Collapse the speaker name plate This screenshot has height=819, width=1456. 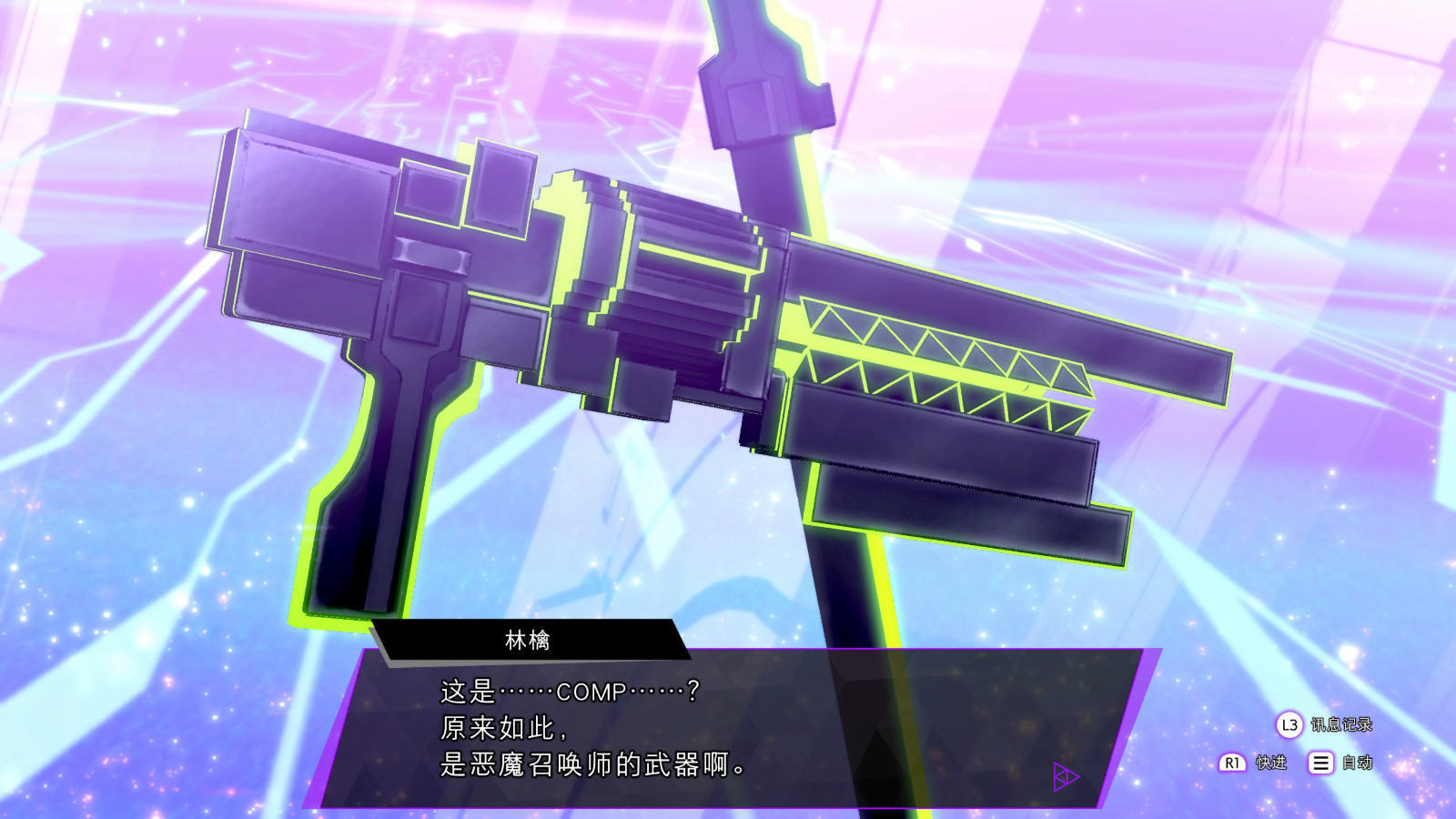(528, 637)
